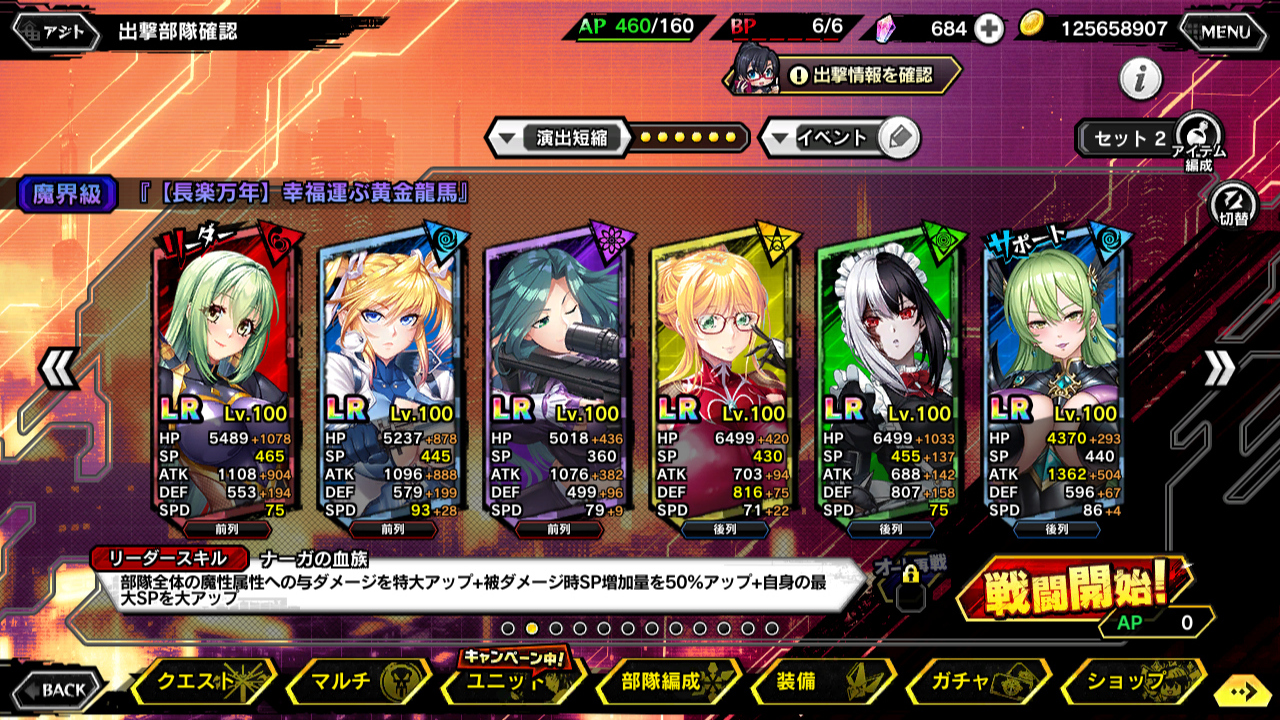Edit the イベント party name
This screenshot has height=720, width=1280.
coord(899,138)
